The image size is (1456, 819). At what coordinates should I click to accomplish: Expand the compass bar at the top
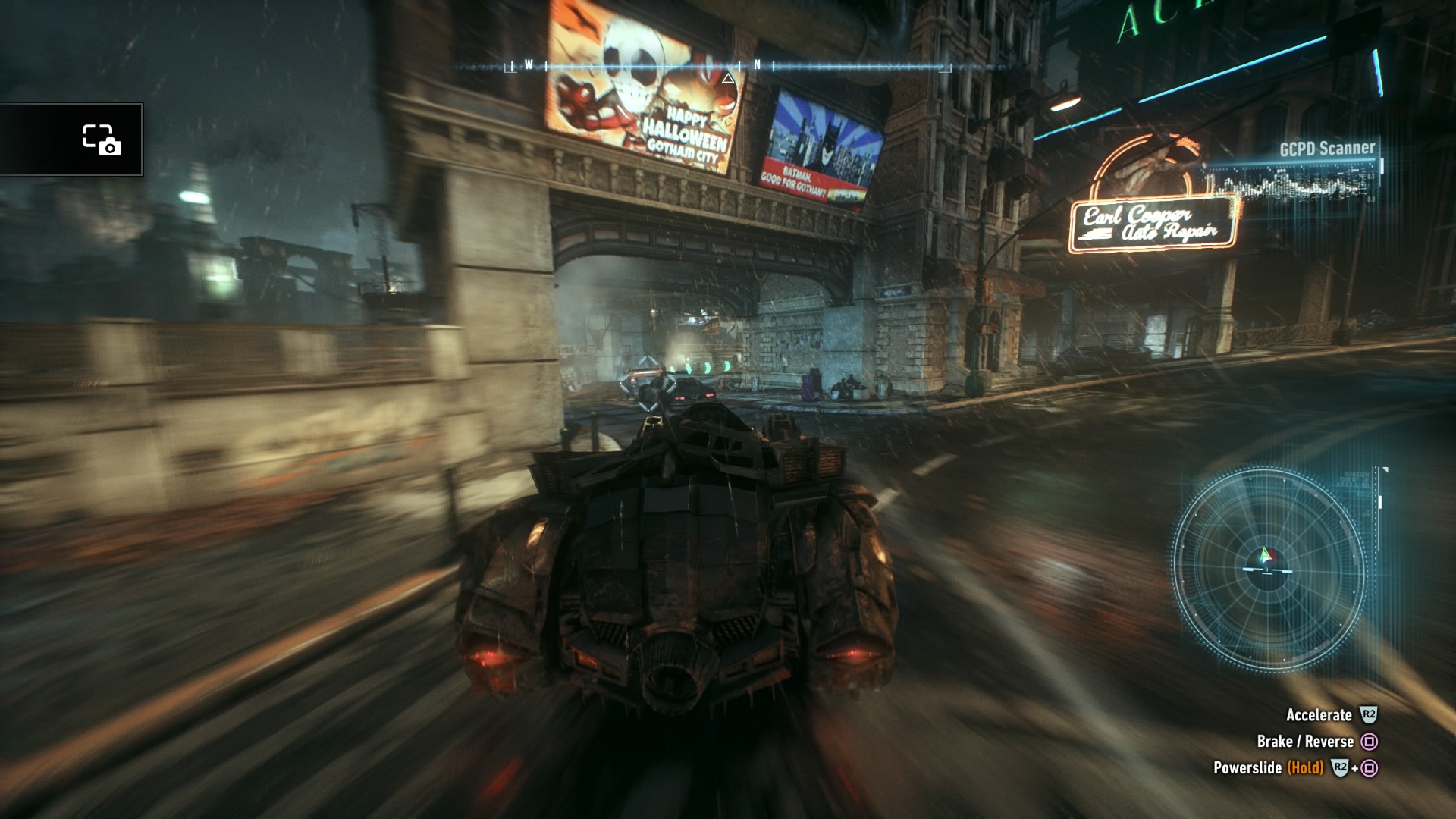(728, 67)
